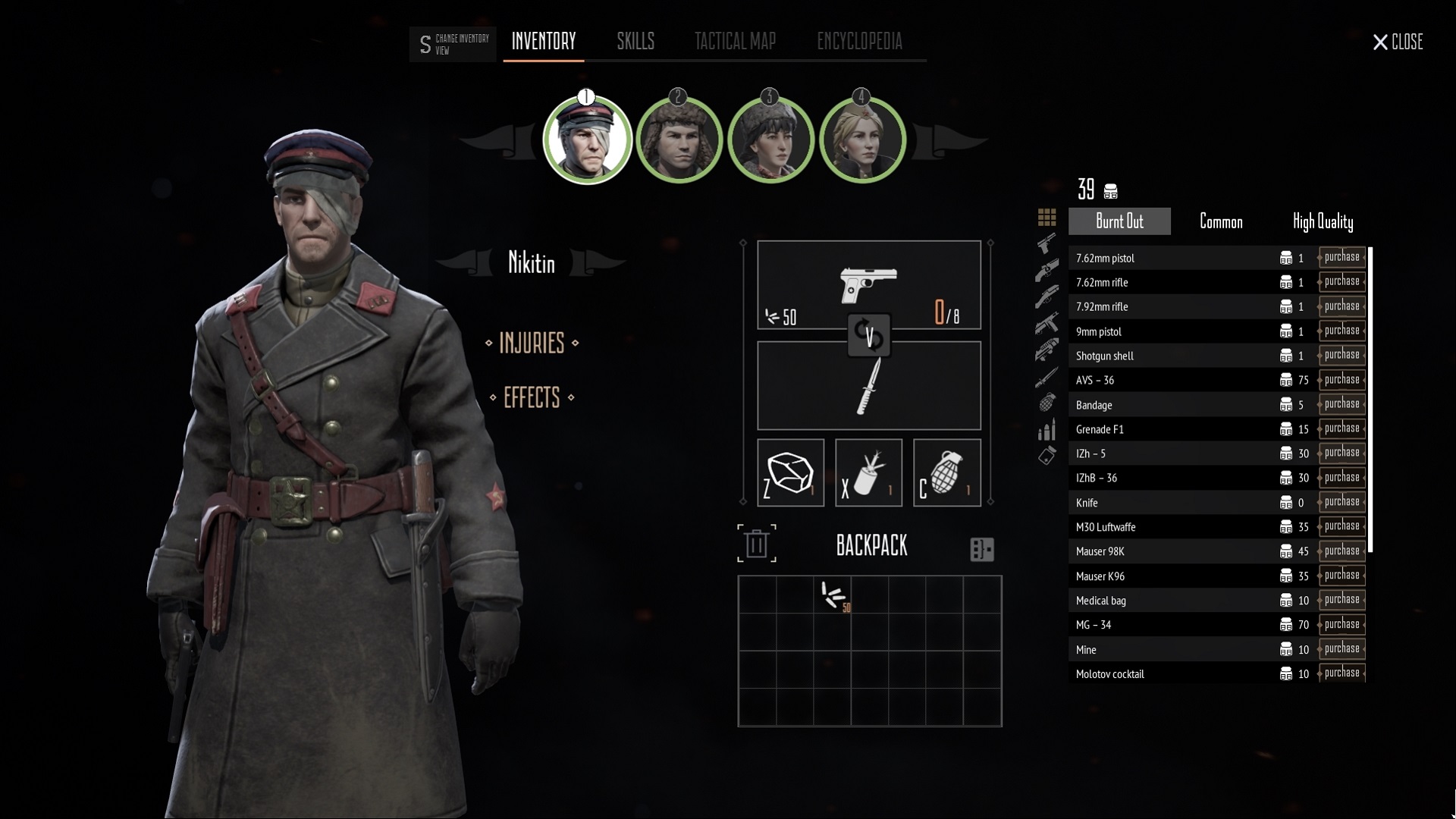Click the trash bin icon
This screenshot has width=1456, height=819.
(756, 544)
